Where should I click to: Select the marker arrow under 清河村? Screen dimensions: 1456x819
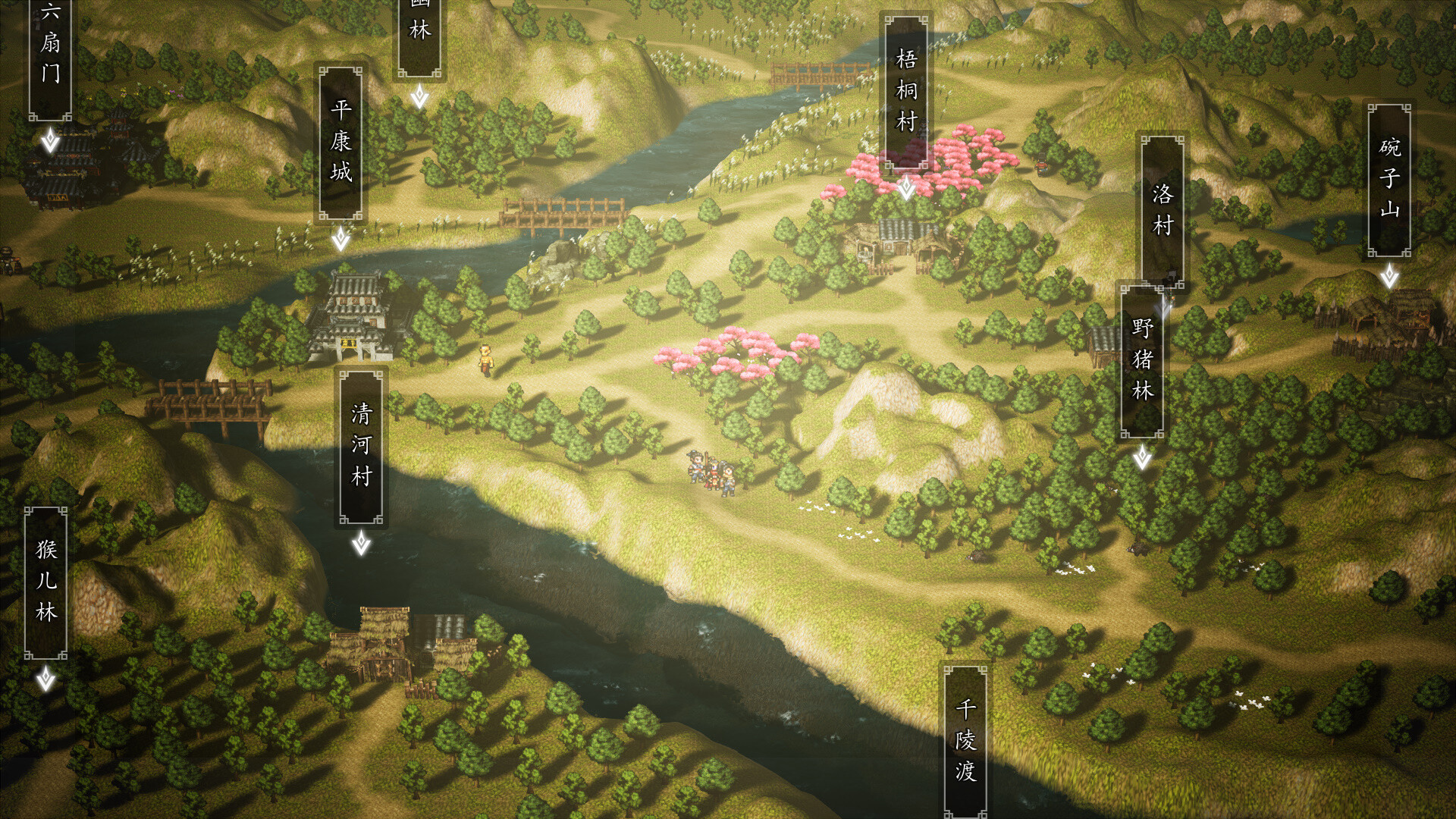click(362, 544)
